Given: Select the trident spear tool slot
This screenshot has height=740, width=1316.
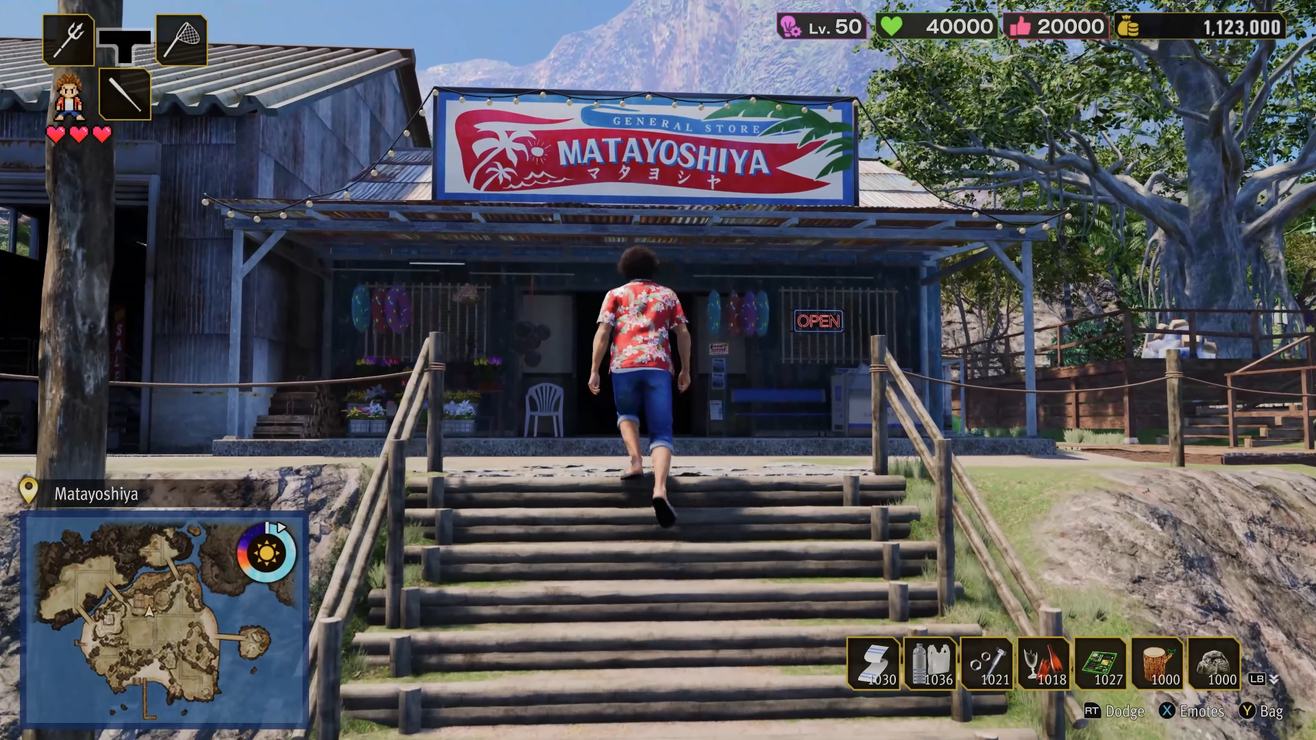Looking at the screenshot, I should click(x=68, y=40).
